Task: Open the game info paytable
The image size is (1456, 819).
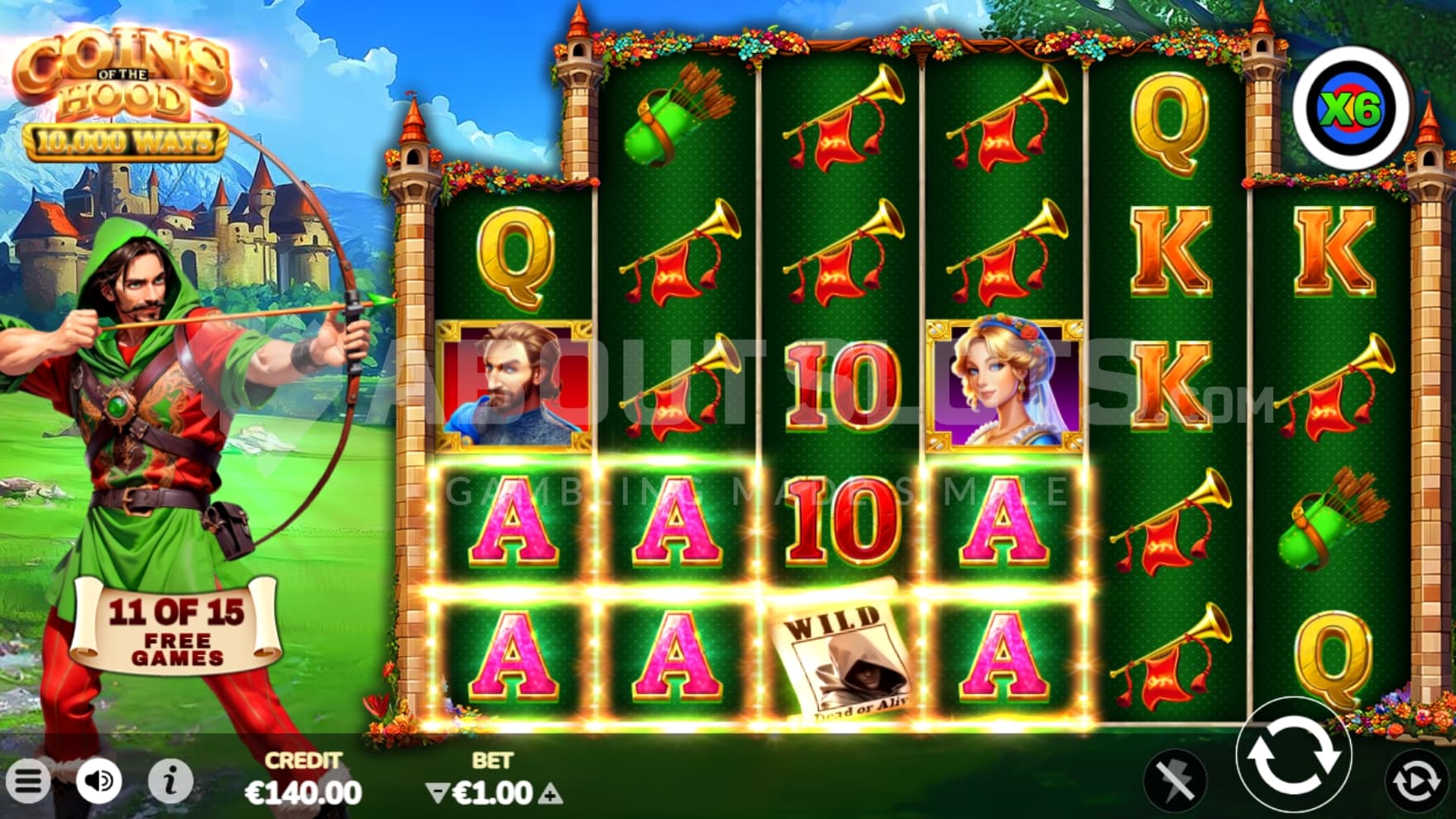Action: point(170,780)
